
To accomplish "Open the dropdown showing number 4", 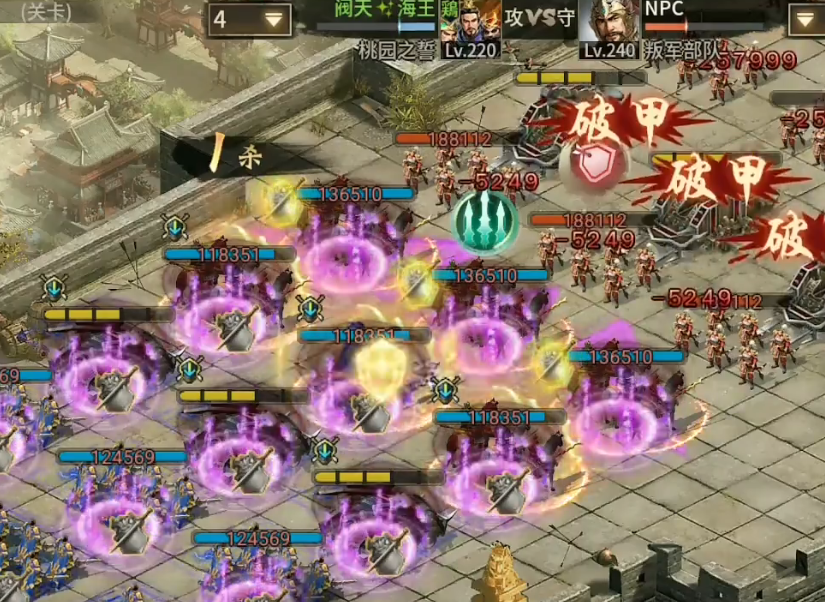I will click(x=249, y=19).
